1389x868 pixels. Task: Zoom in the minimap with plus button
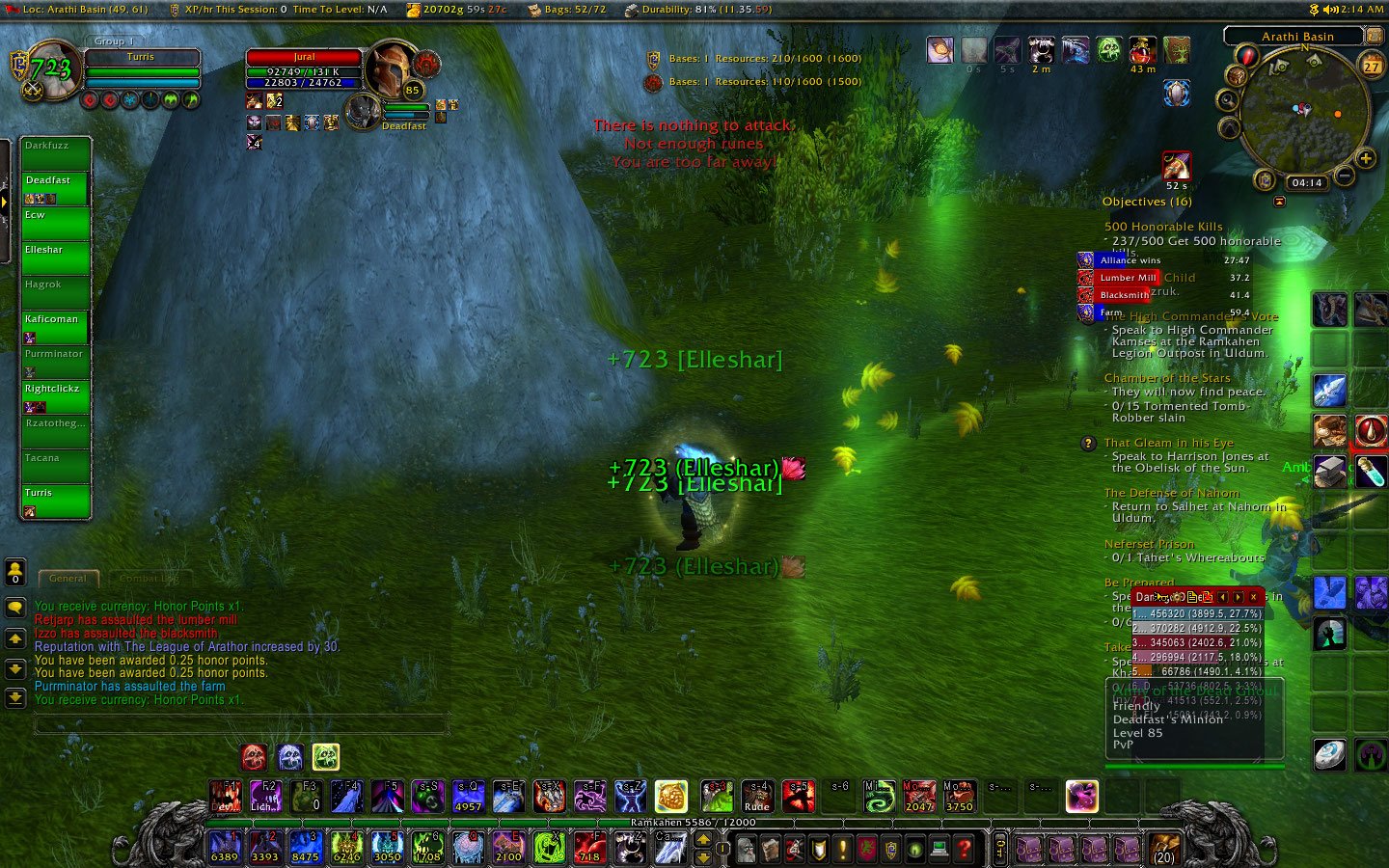(1365, 158)
